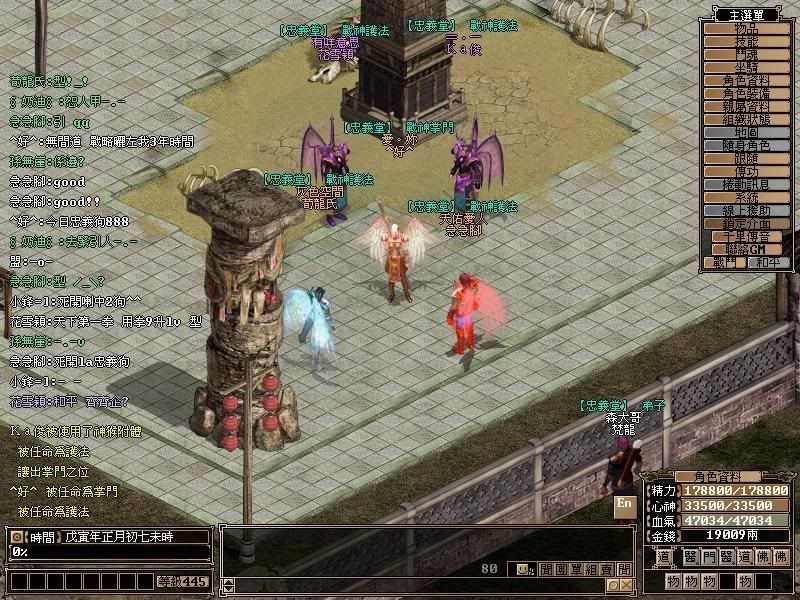Choose 隨身角色 in the main menu
This screenshot has height=600, width=800.
click(x=748, y=145)
